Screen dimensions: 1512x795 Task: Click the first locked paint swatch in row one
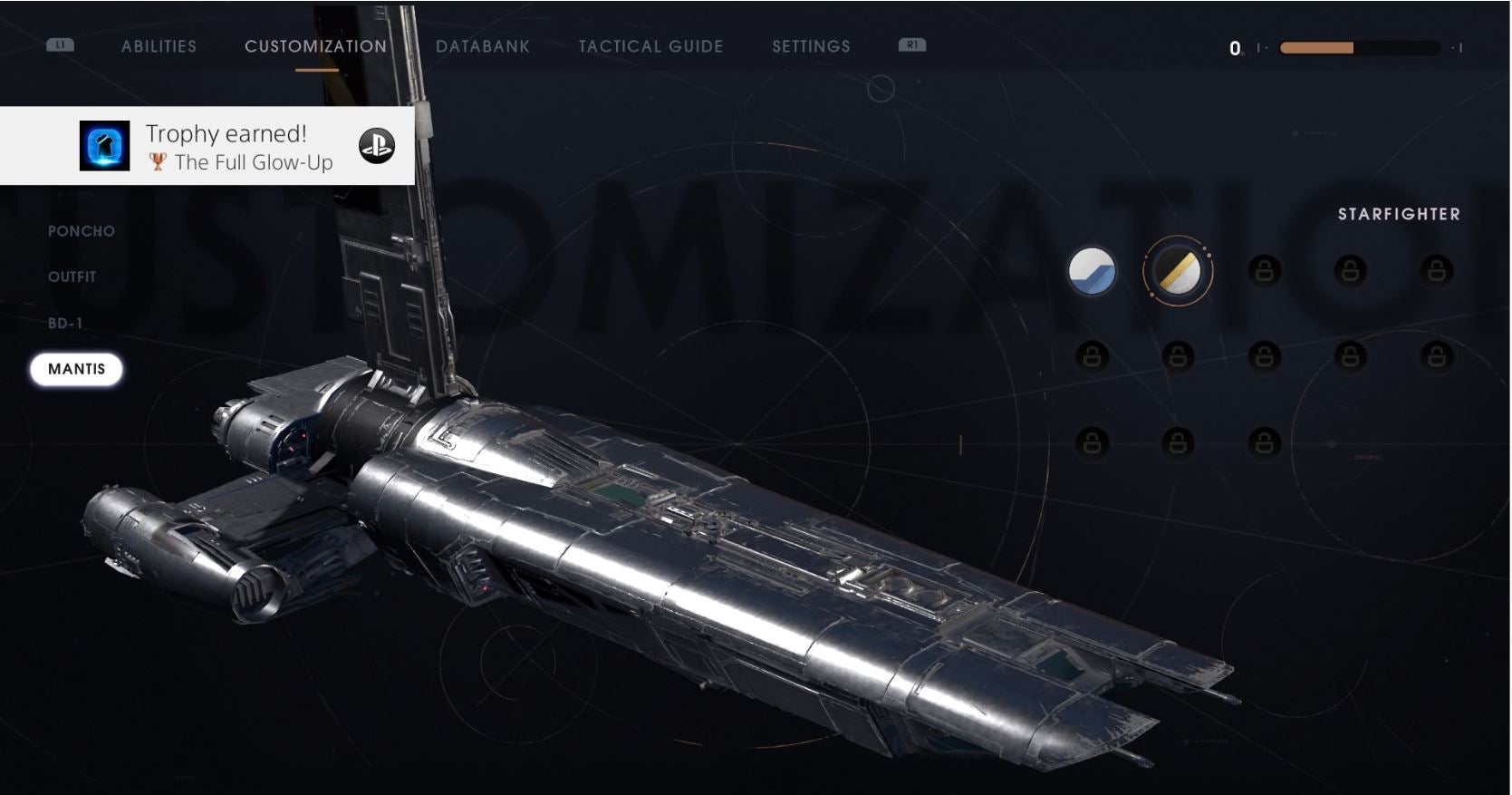[x=1265, y=272]
